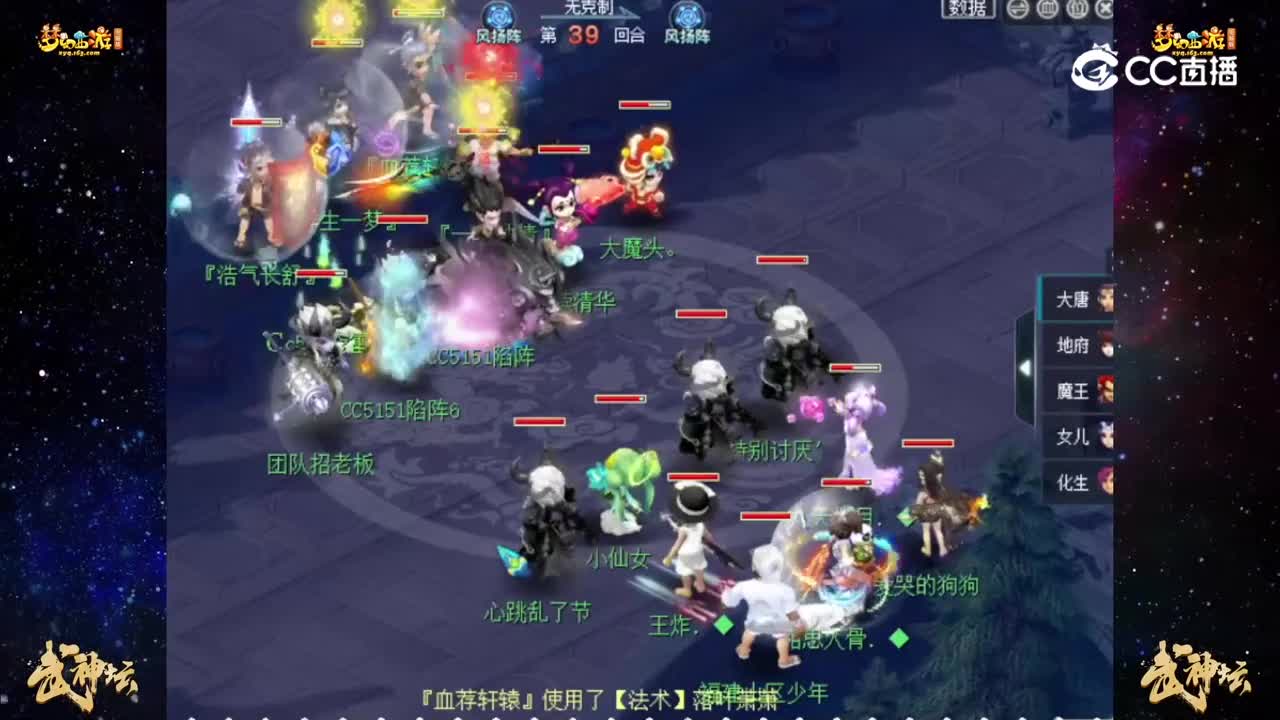Switch to the 大唐 faction tab
Screen dimensions: 1280x720
[x=1075, y=301]
